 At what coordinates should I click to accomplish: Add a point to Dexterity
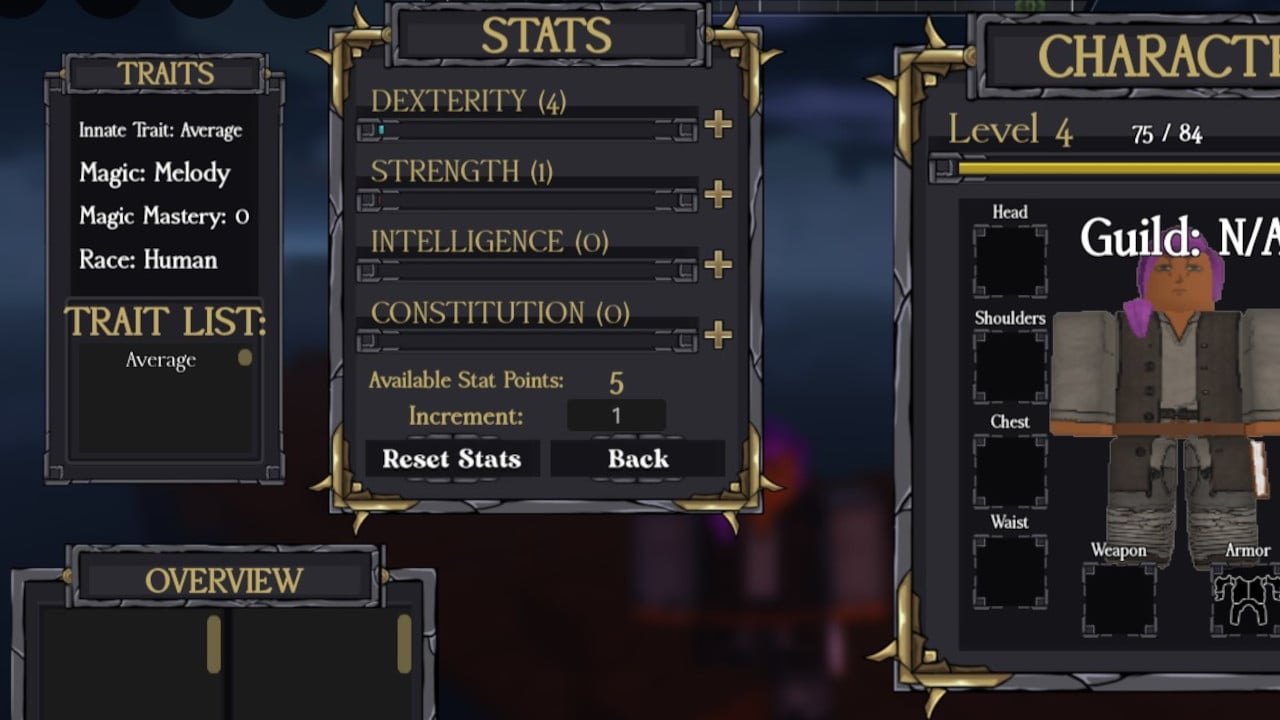(717, 125)
